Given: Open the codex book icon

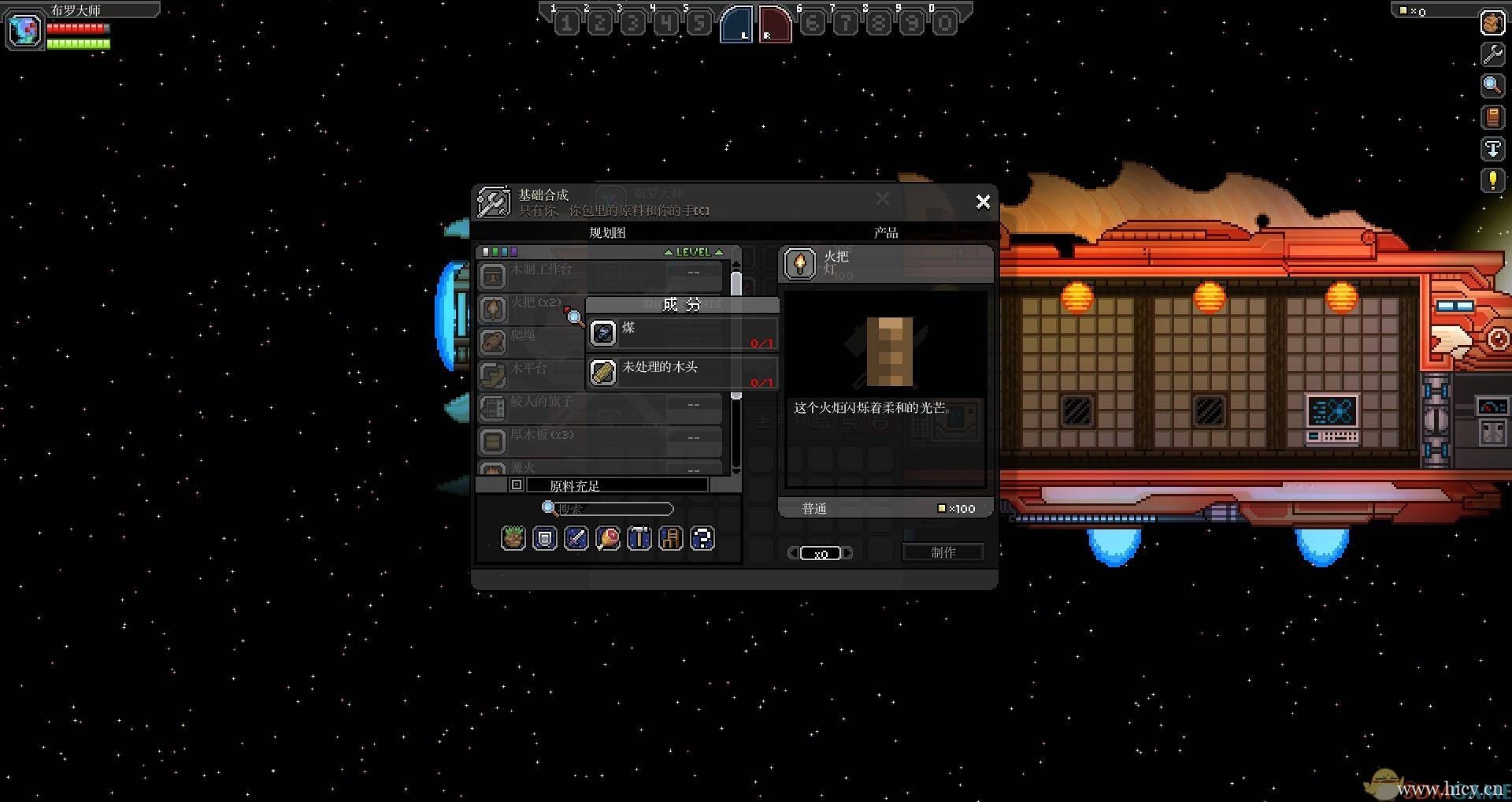Looking at the screenshot, I should 1492,117.
